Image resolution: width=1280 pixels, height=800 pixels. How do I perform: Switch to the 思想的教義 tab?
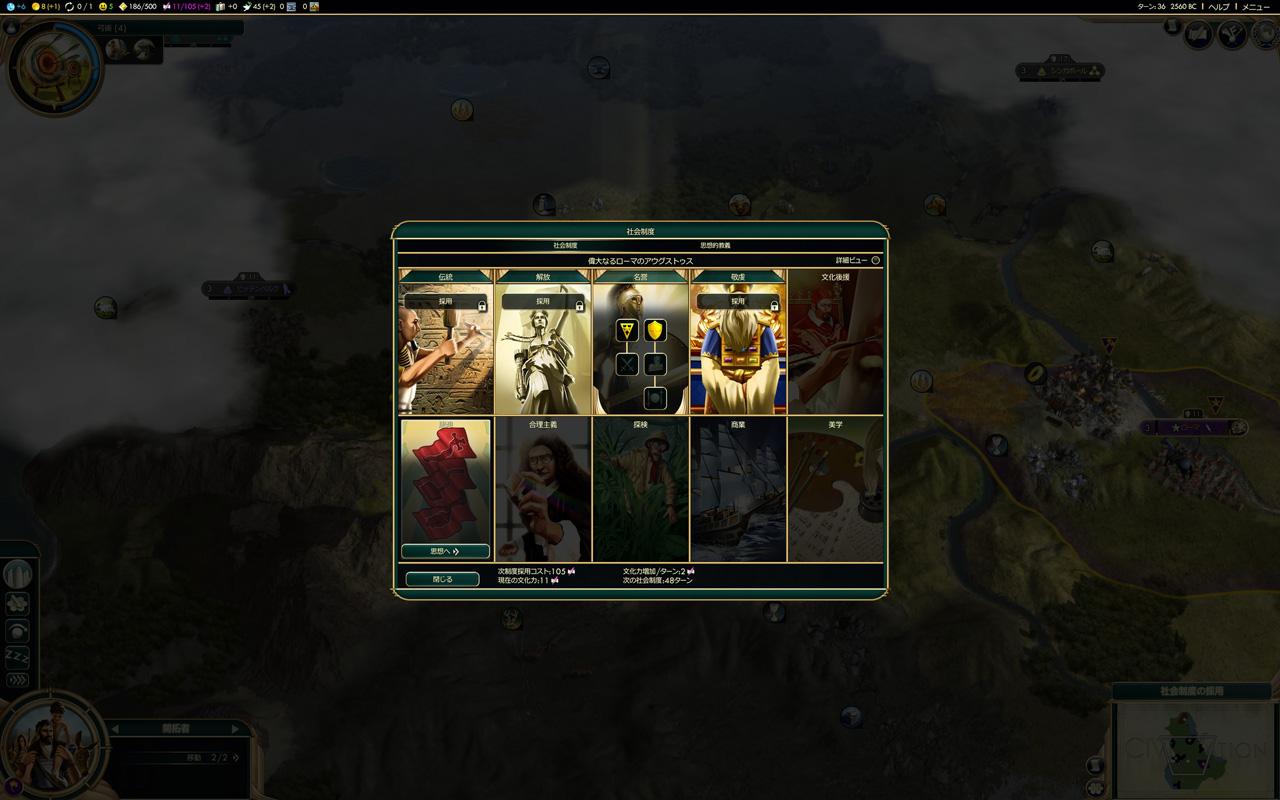click(x=714, y=245)
